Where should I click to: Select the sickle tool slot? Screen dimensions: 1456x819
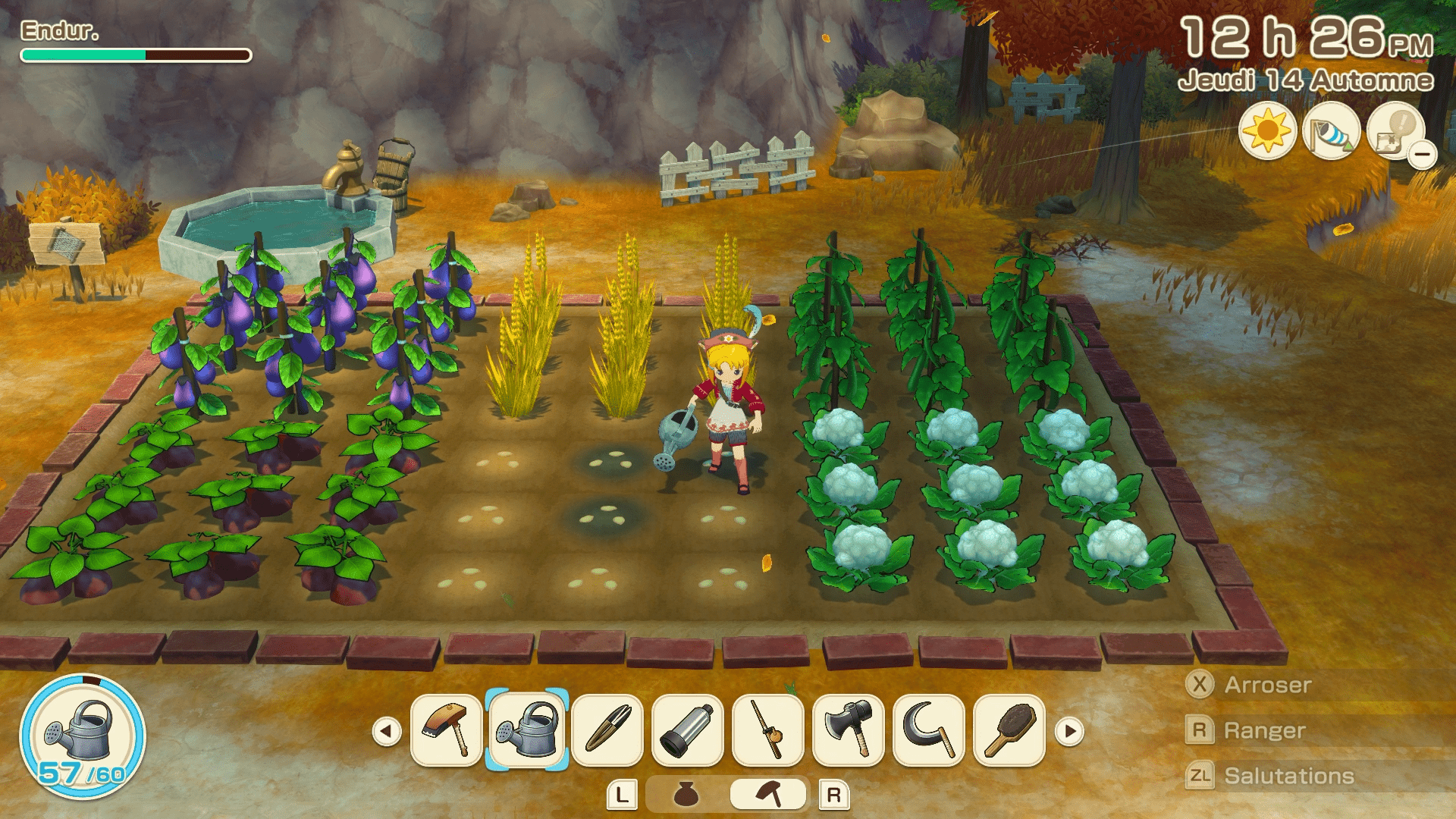[x=929, y=730]
